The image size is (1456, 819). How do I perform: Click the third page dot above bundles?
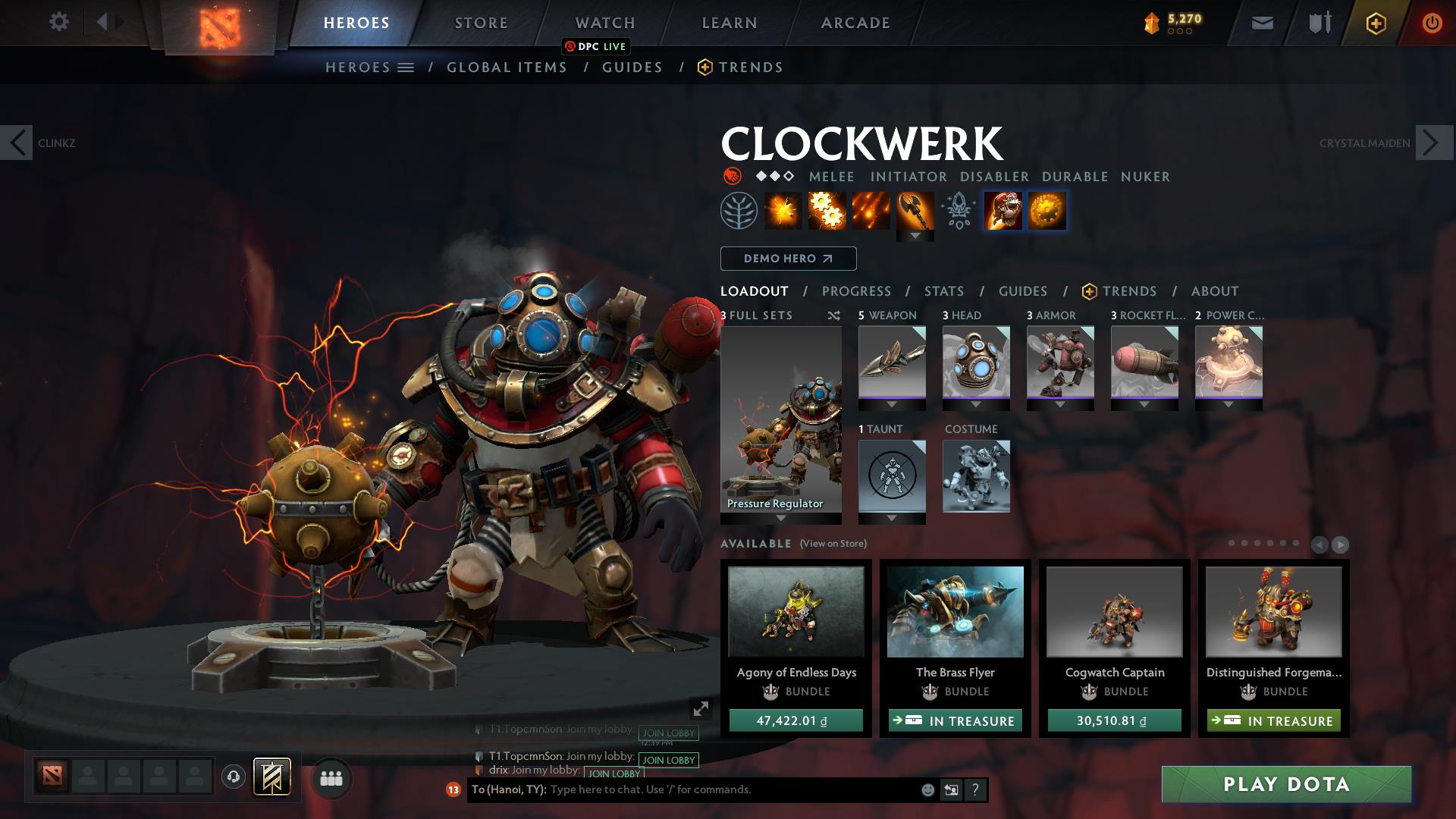tap(1257, 544)
